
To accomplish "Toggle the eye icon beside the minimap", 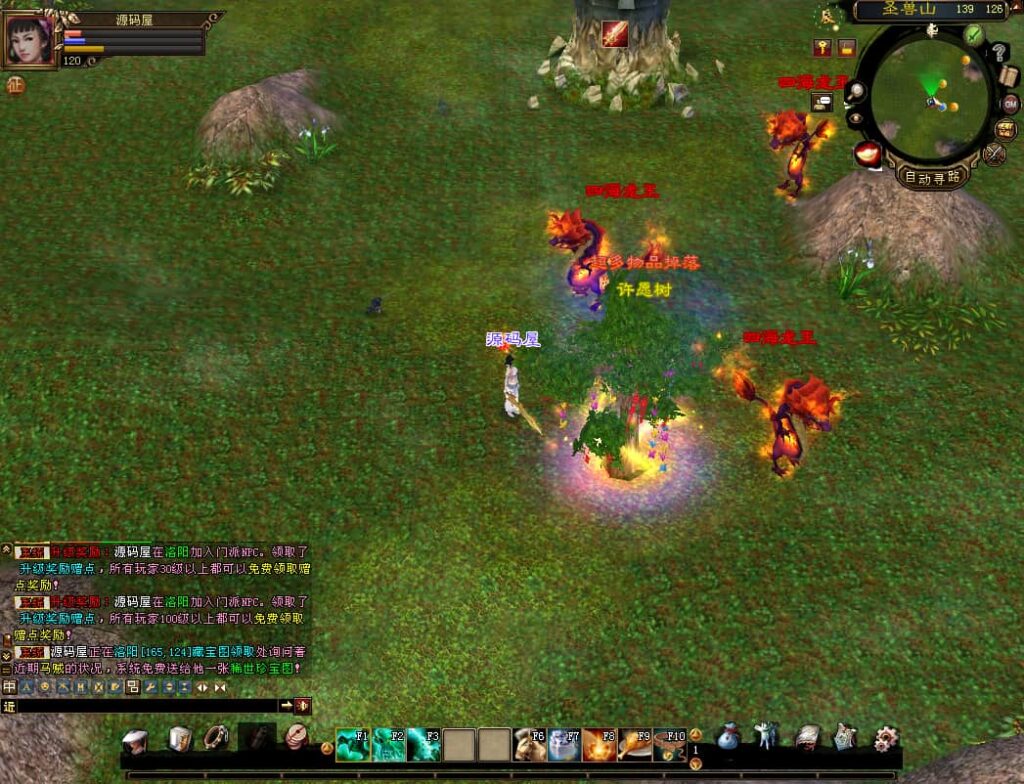I will pyautogui.click(x=857, y=118).
